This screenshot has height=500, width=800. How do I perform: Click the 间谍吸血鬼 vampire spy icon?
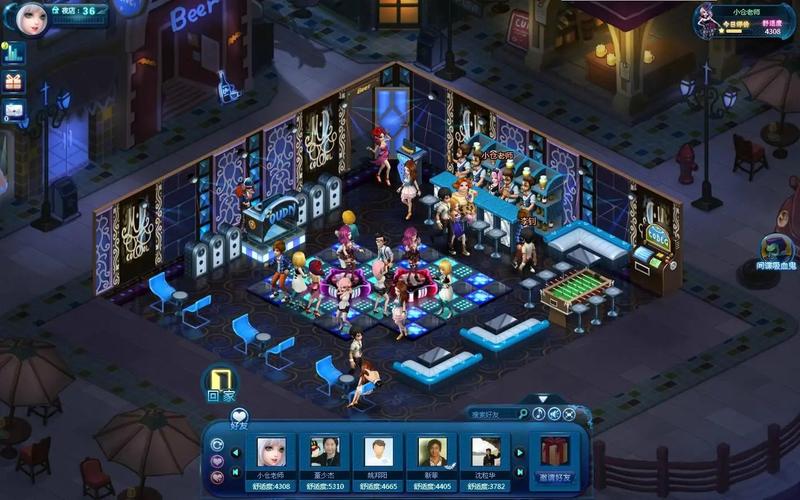[775, 249]
